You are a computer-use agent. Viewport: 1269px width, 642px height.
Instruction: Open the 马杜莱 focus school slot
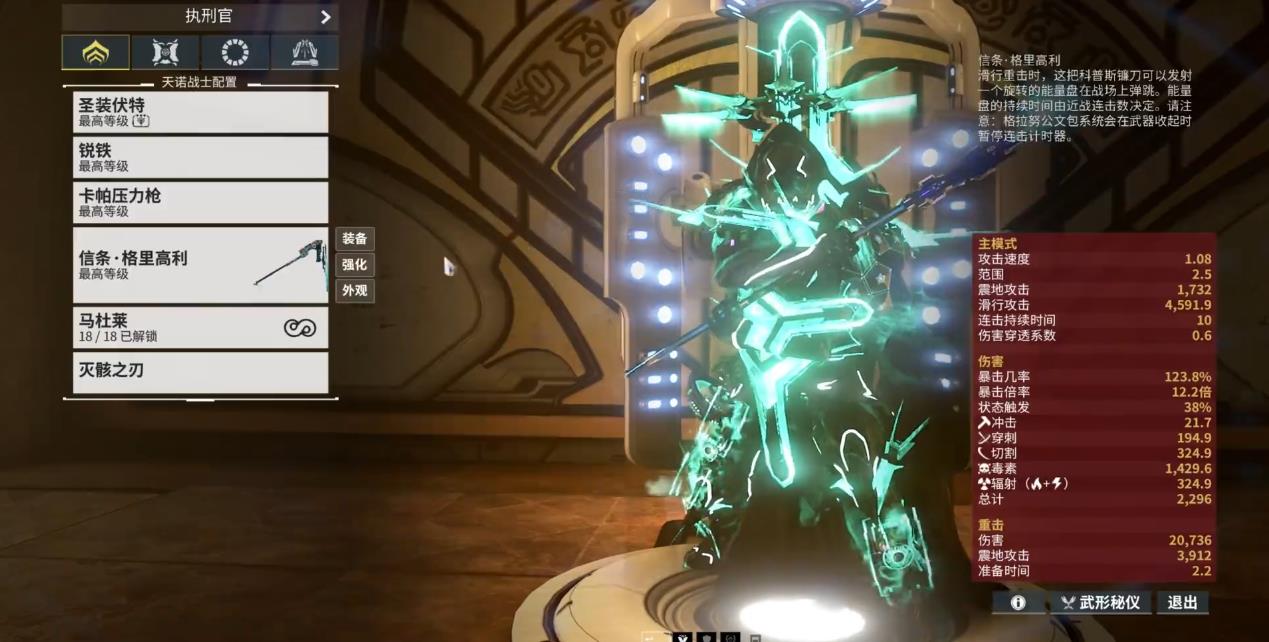[x=200, y=327]
